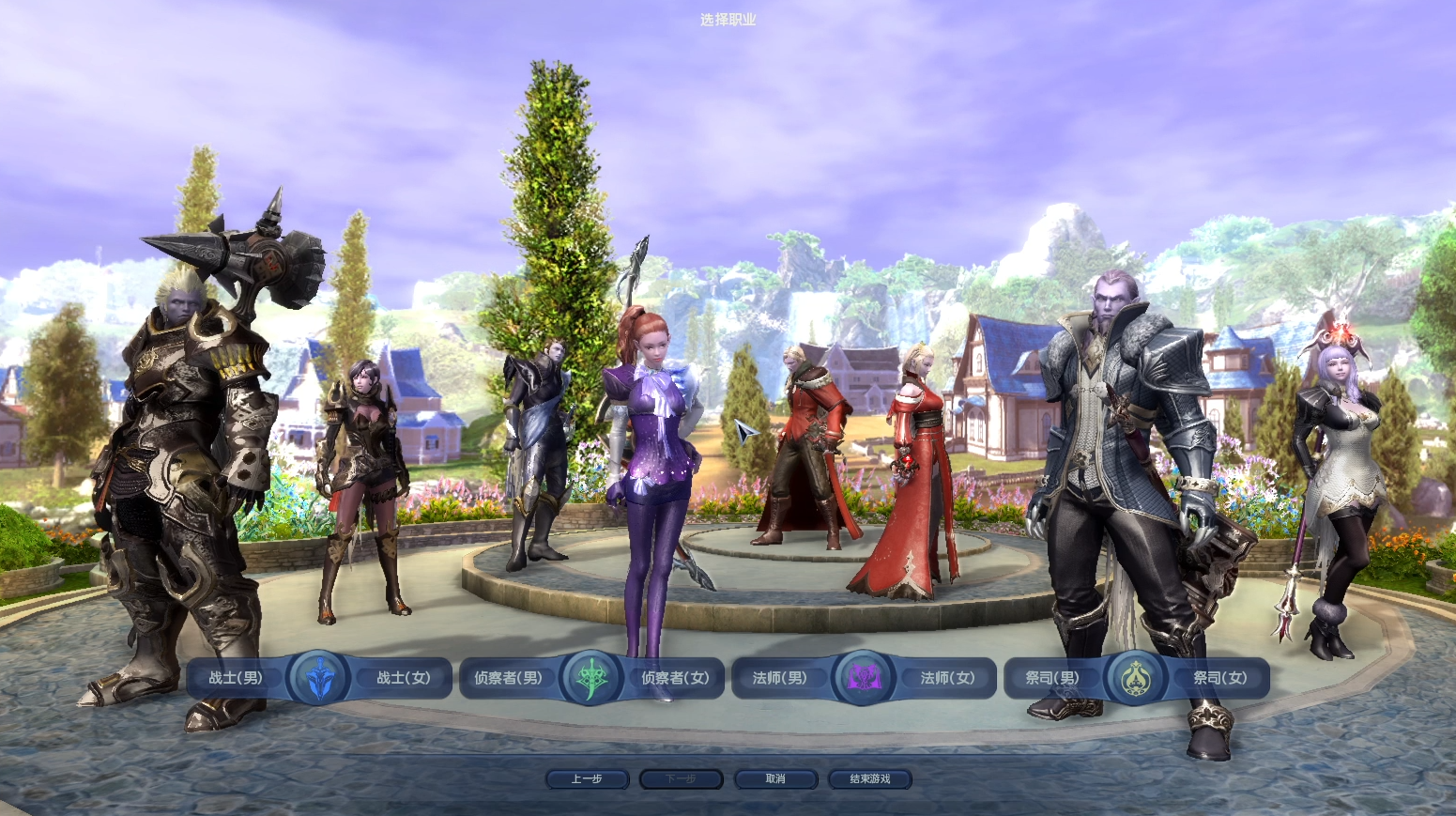Cancel with the 取消 button

pos(775,779)
